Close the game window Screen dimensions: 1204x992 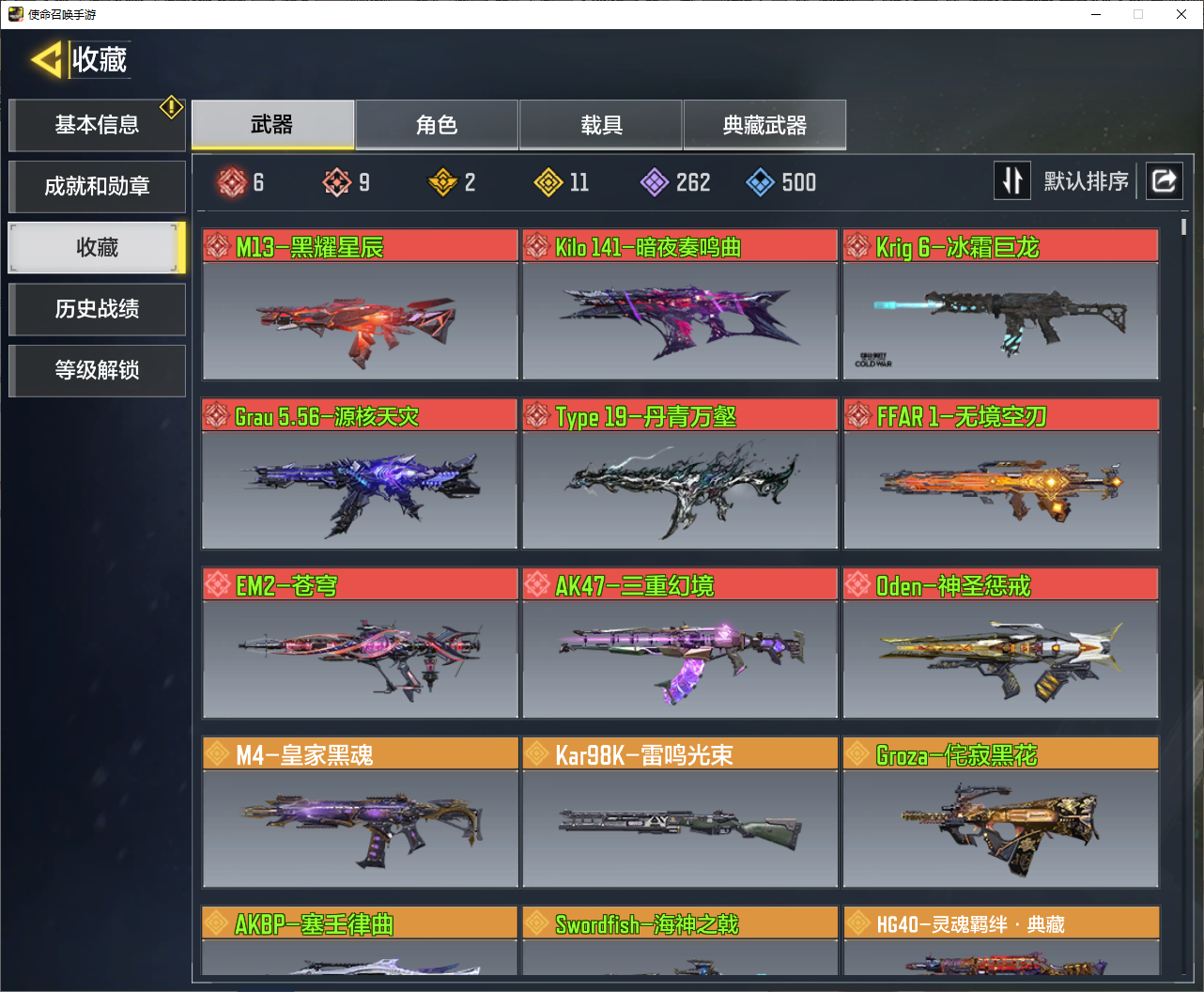pyautogui.click(x=1181, y=14)
